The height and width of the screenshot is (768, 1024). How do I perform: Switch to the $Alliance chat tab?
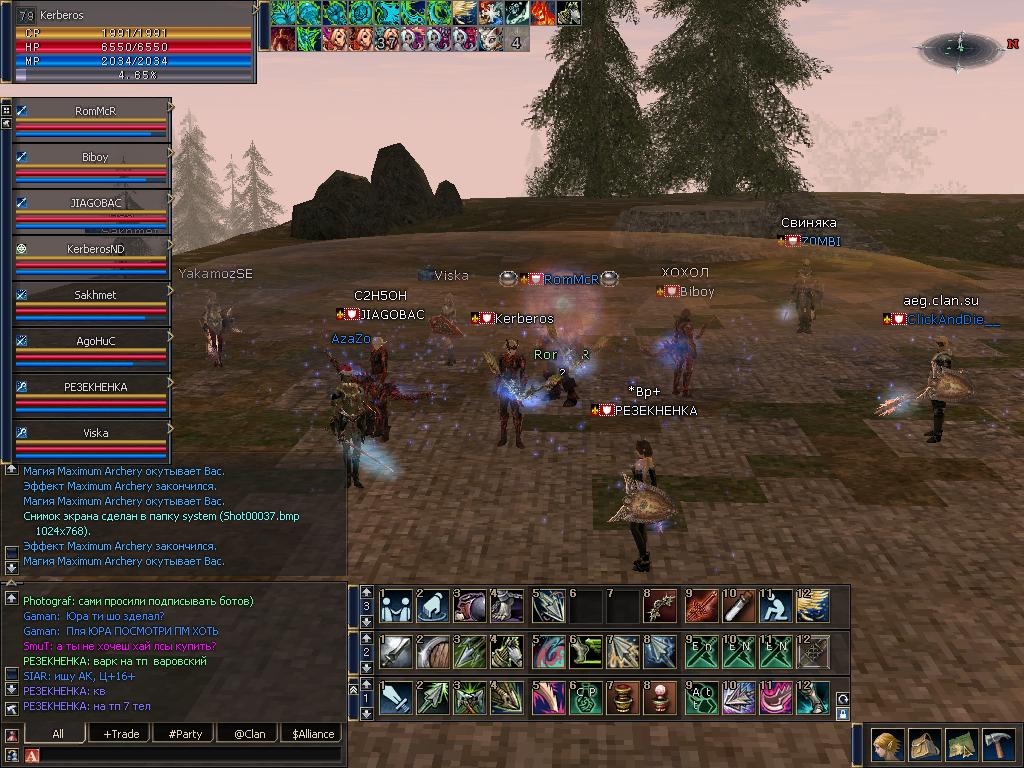(x=313, y=733)
